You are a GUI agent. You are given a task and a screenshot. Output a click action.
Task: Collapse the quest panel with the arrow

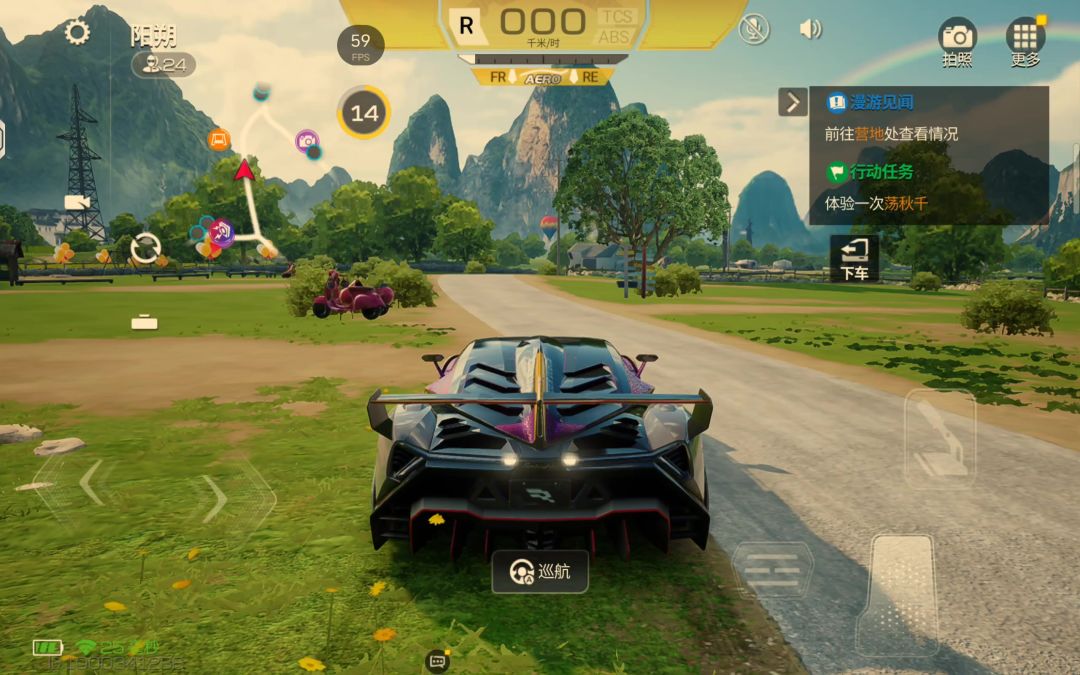point(793,102)
